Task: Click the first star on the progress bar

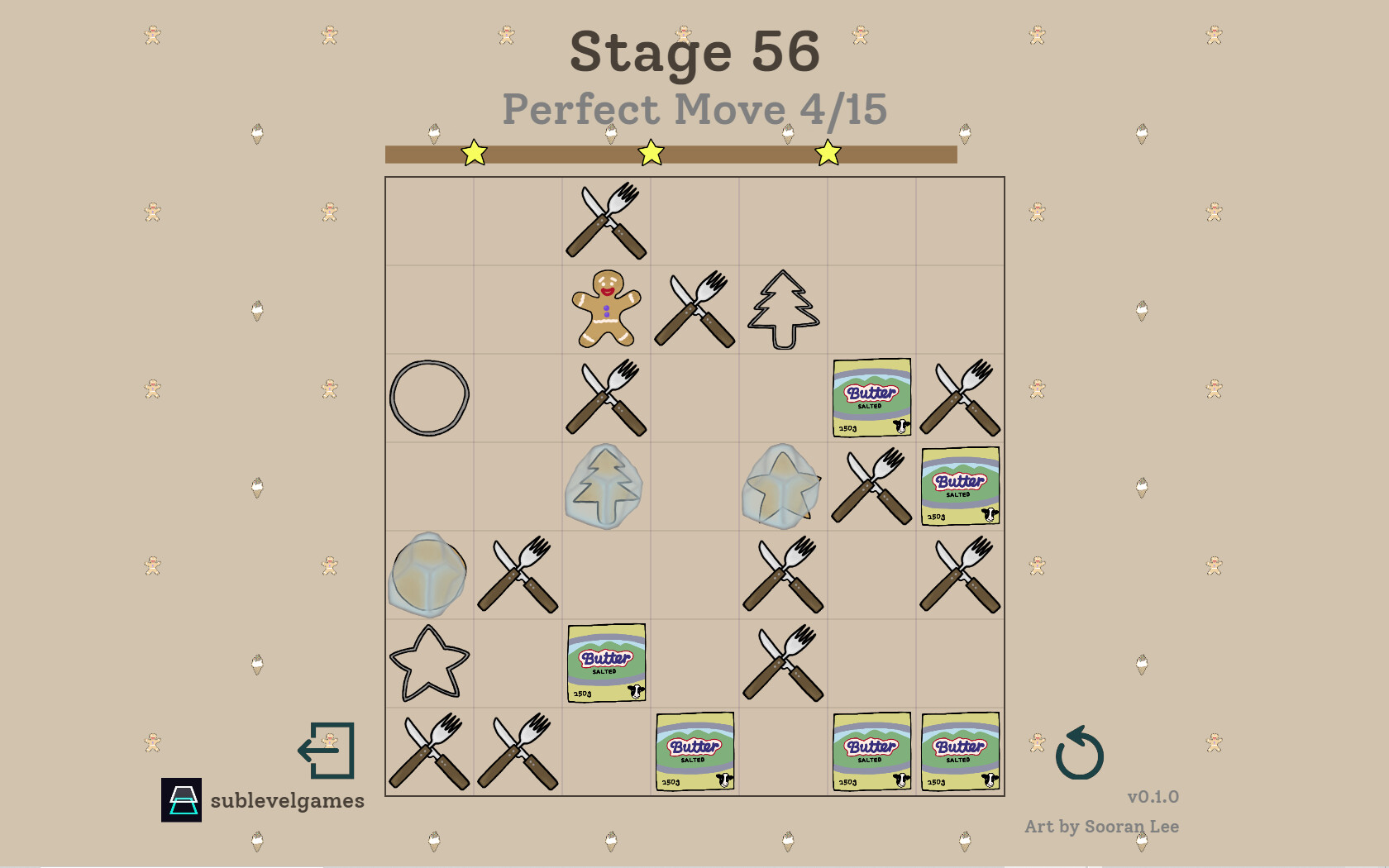Action: (474, 152)
